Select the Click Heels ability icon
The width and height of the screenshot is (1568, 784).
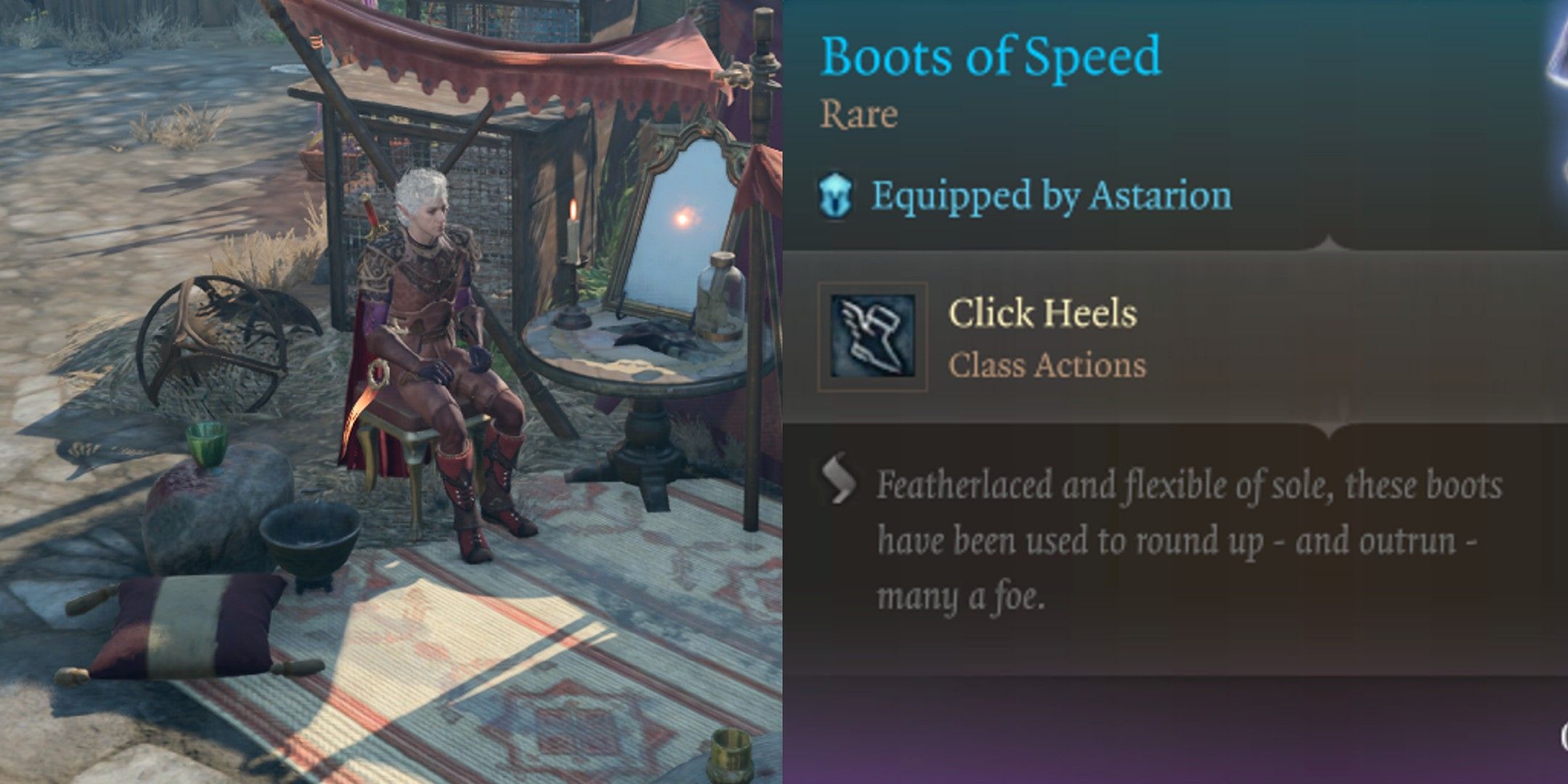click(873, 337)
